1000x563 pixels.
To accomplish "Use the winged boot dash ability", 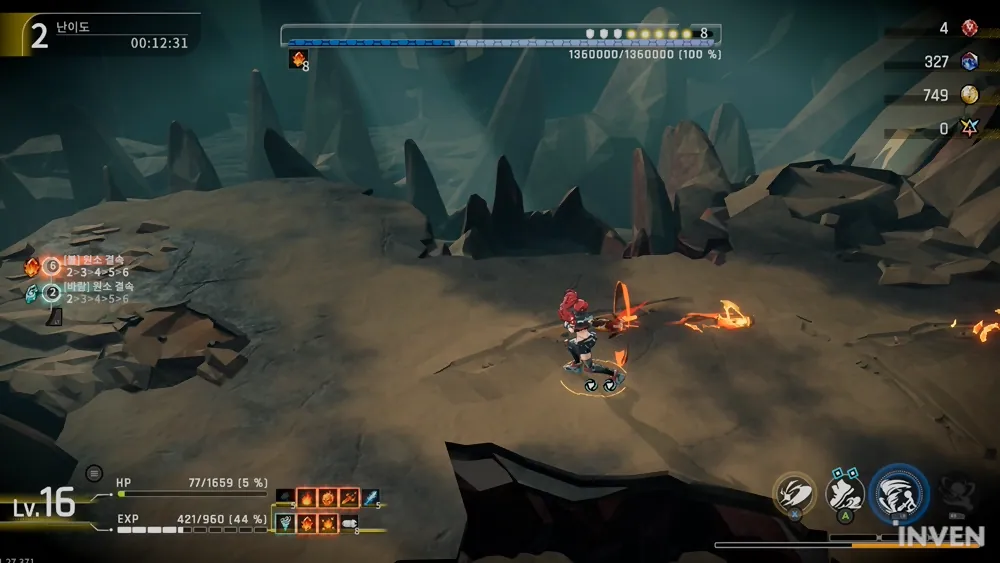I will (x=845, y=491).
